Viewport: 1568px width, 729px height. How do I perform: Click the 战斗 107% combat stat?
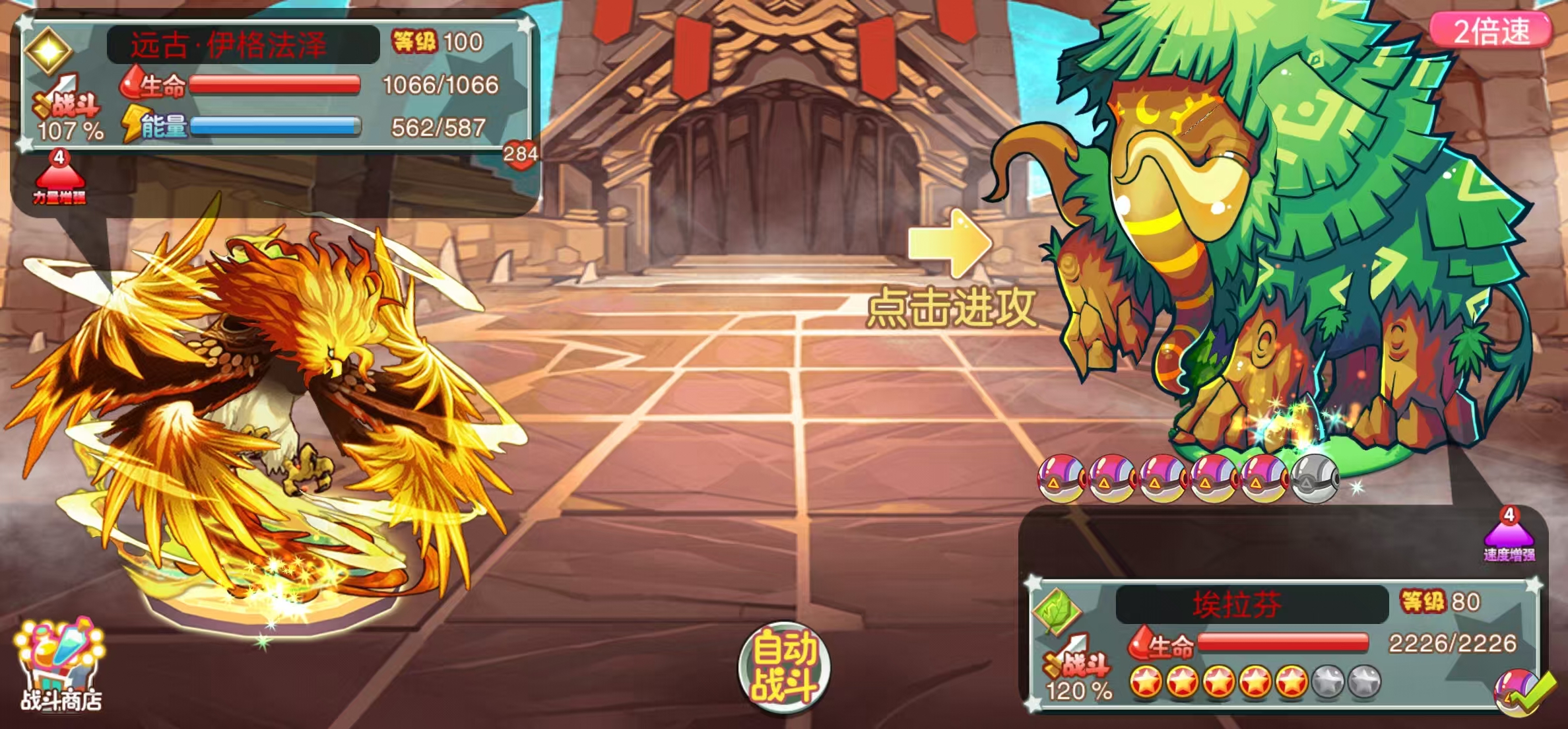[x=68, y=119]
